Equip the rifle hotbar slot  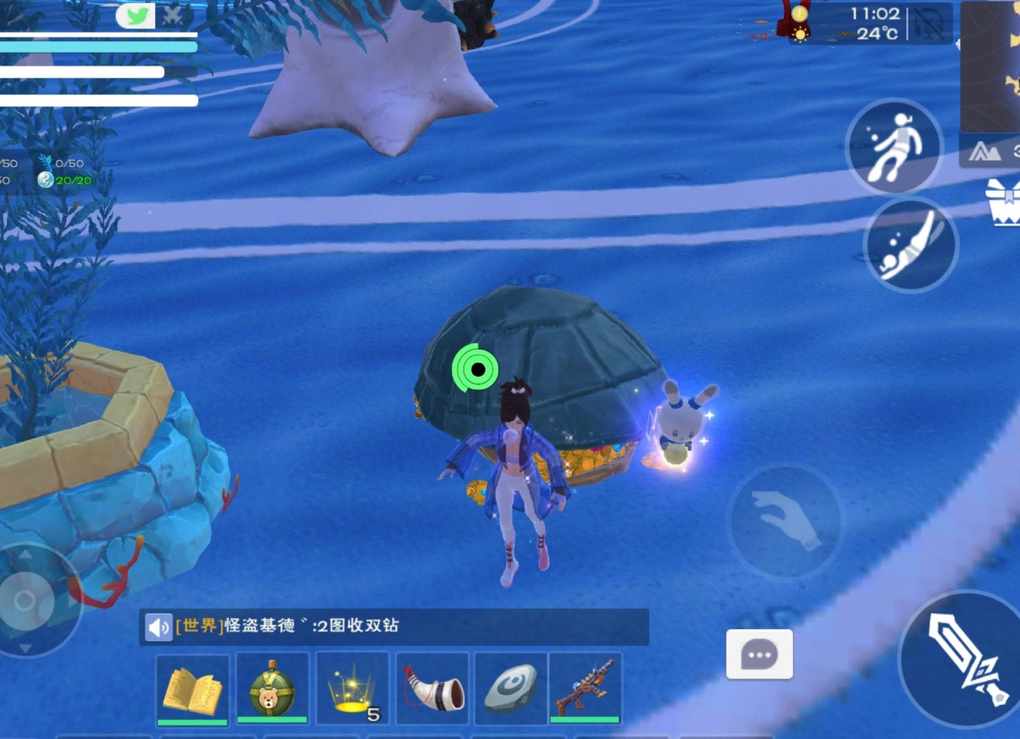tap(585, 689)
